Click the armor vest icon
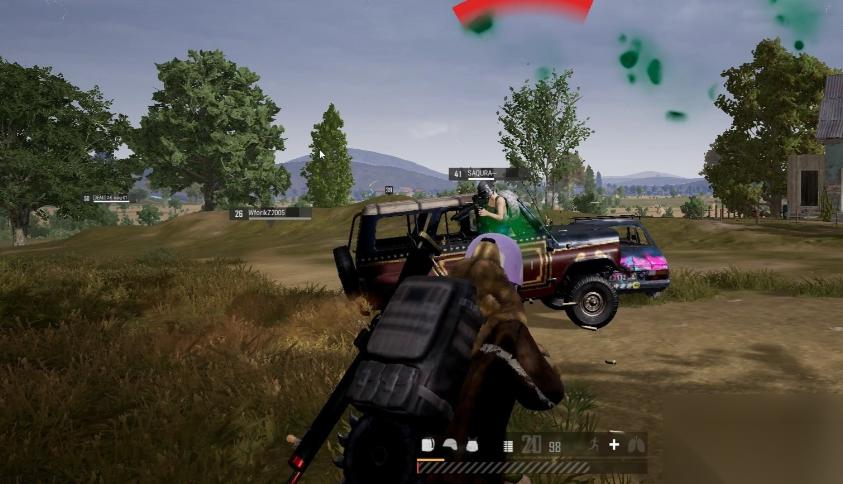The image size is (843, 484). point(471,445)
